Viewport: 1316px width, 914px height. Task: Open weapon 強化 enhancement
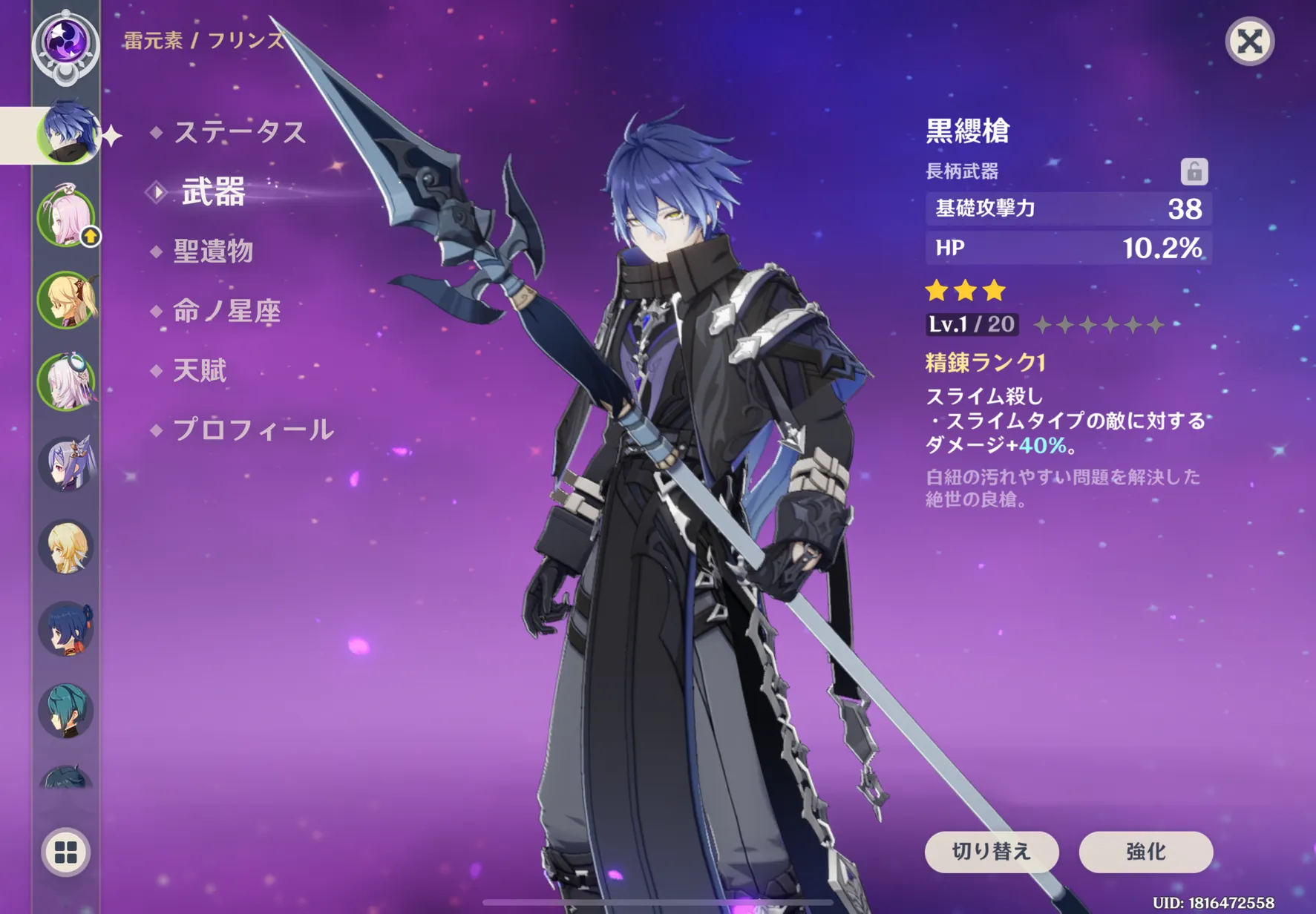1145,852
